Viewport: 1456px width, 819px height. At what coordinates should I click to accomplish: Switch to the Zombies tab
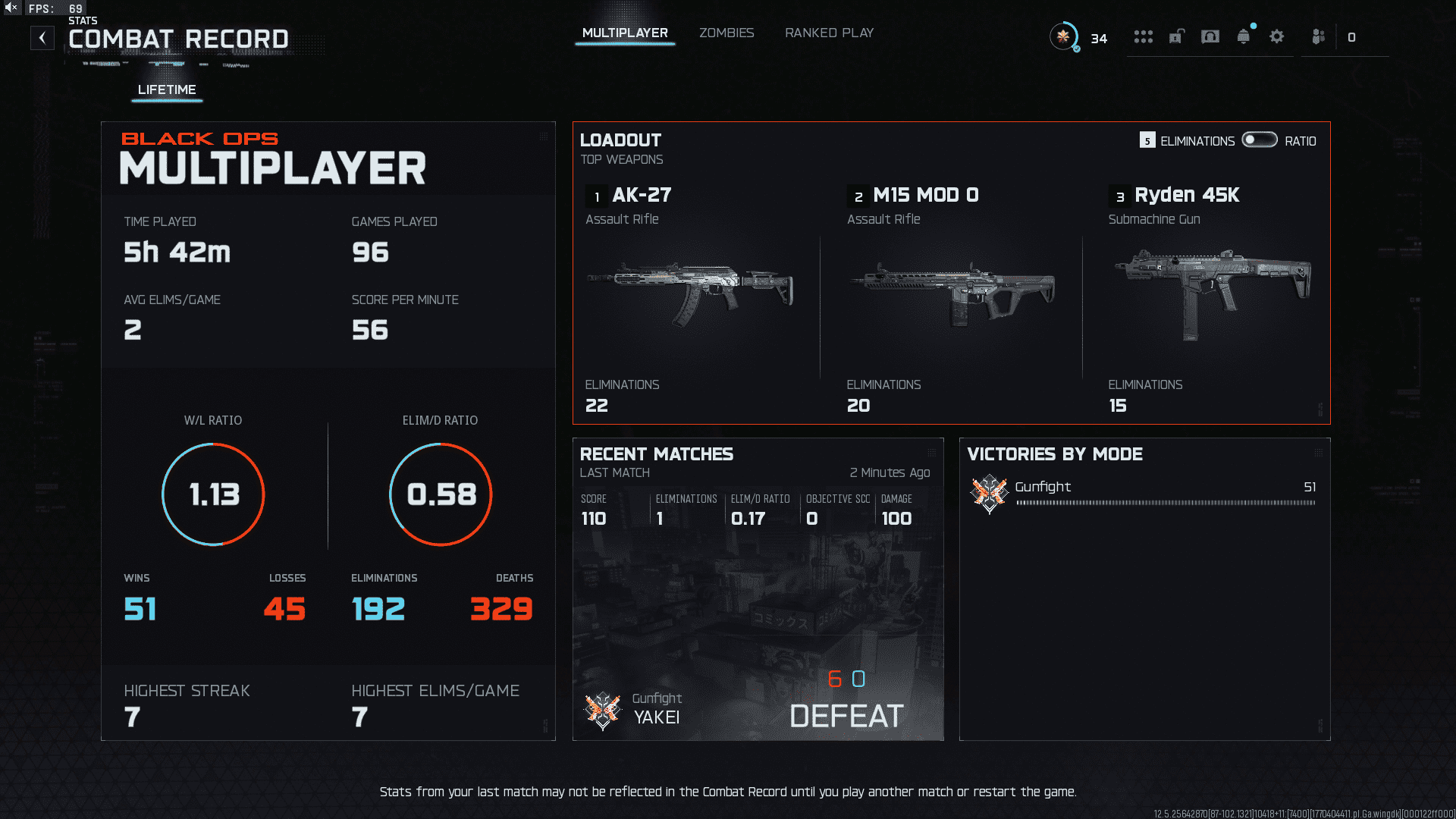(726, 33)
